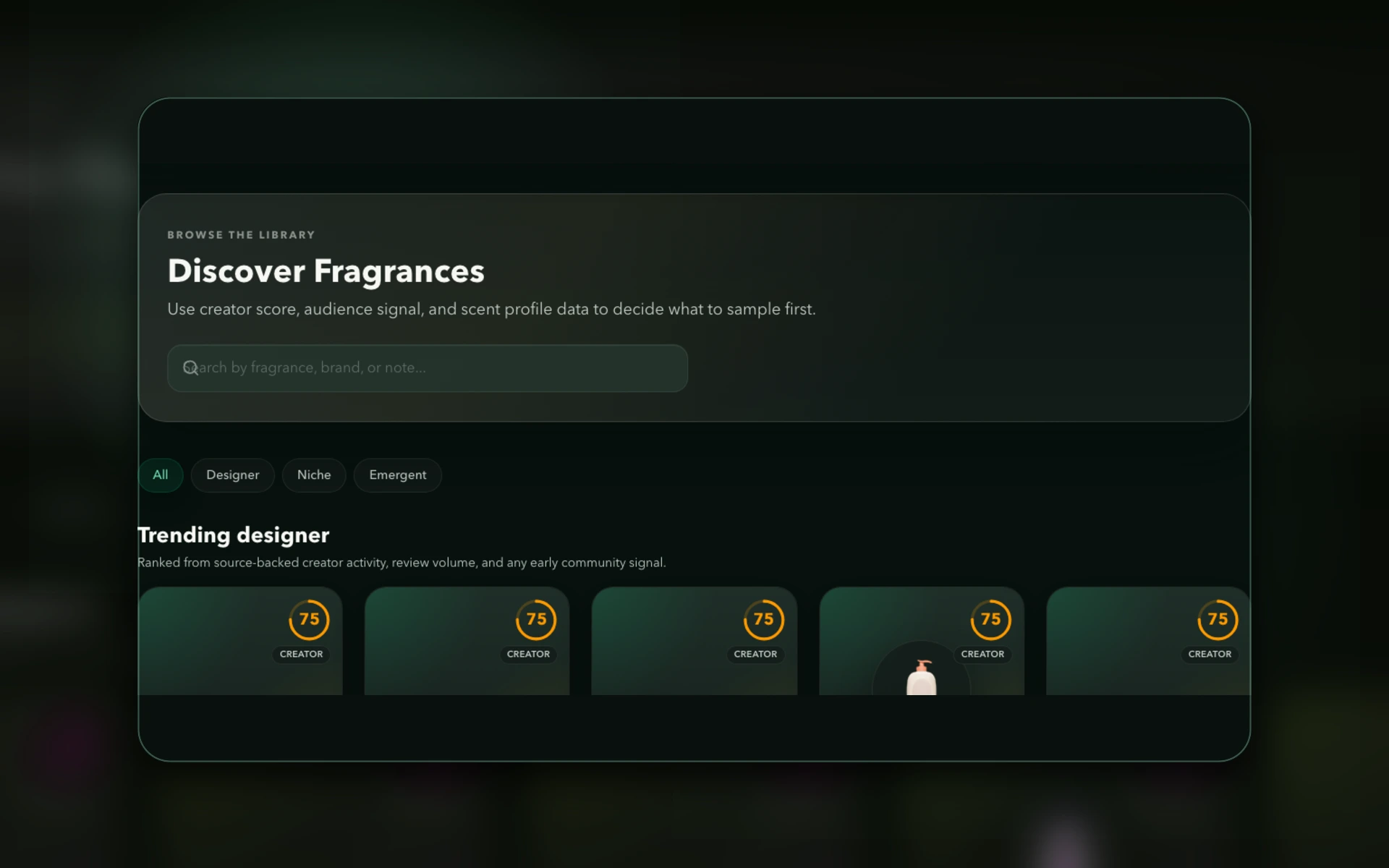Switch to the Emergent category tab

[x=397, y=475]
